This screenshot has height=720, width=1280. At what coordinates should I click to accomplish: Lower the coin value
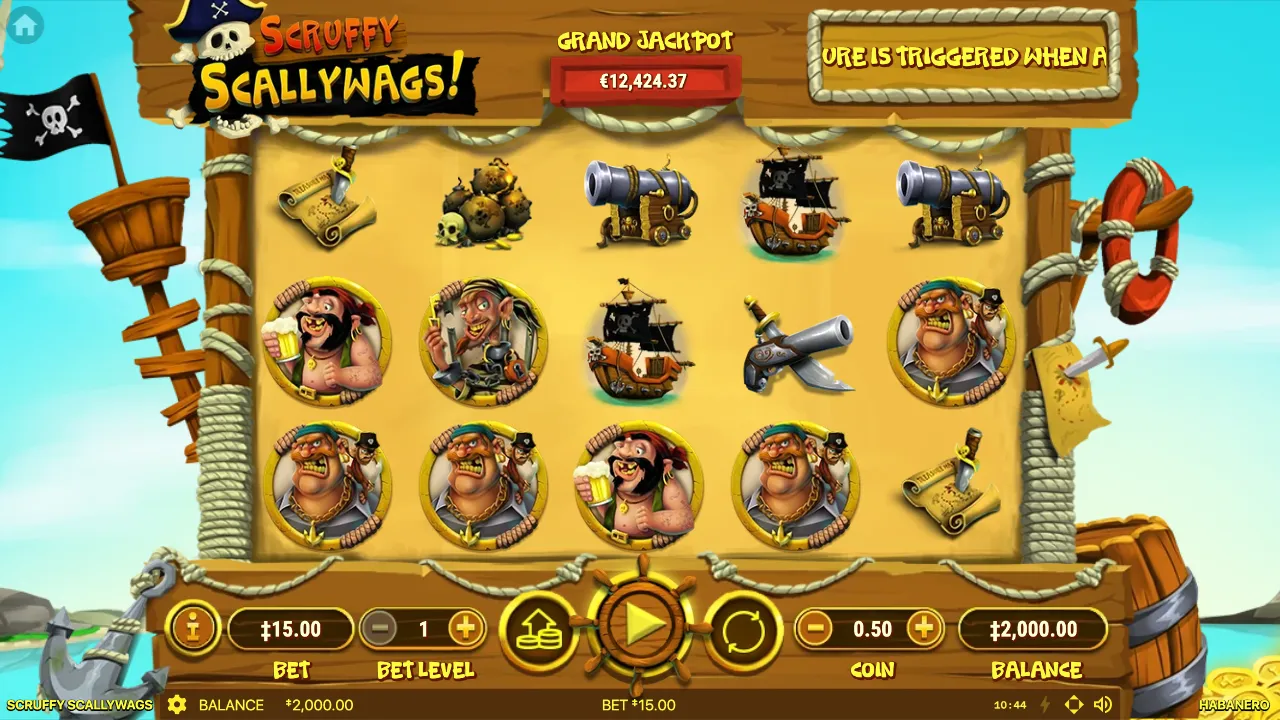point(816,629)
